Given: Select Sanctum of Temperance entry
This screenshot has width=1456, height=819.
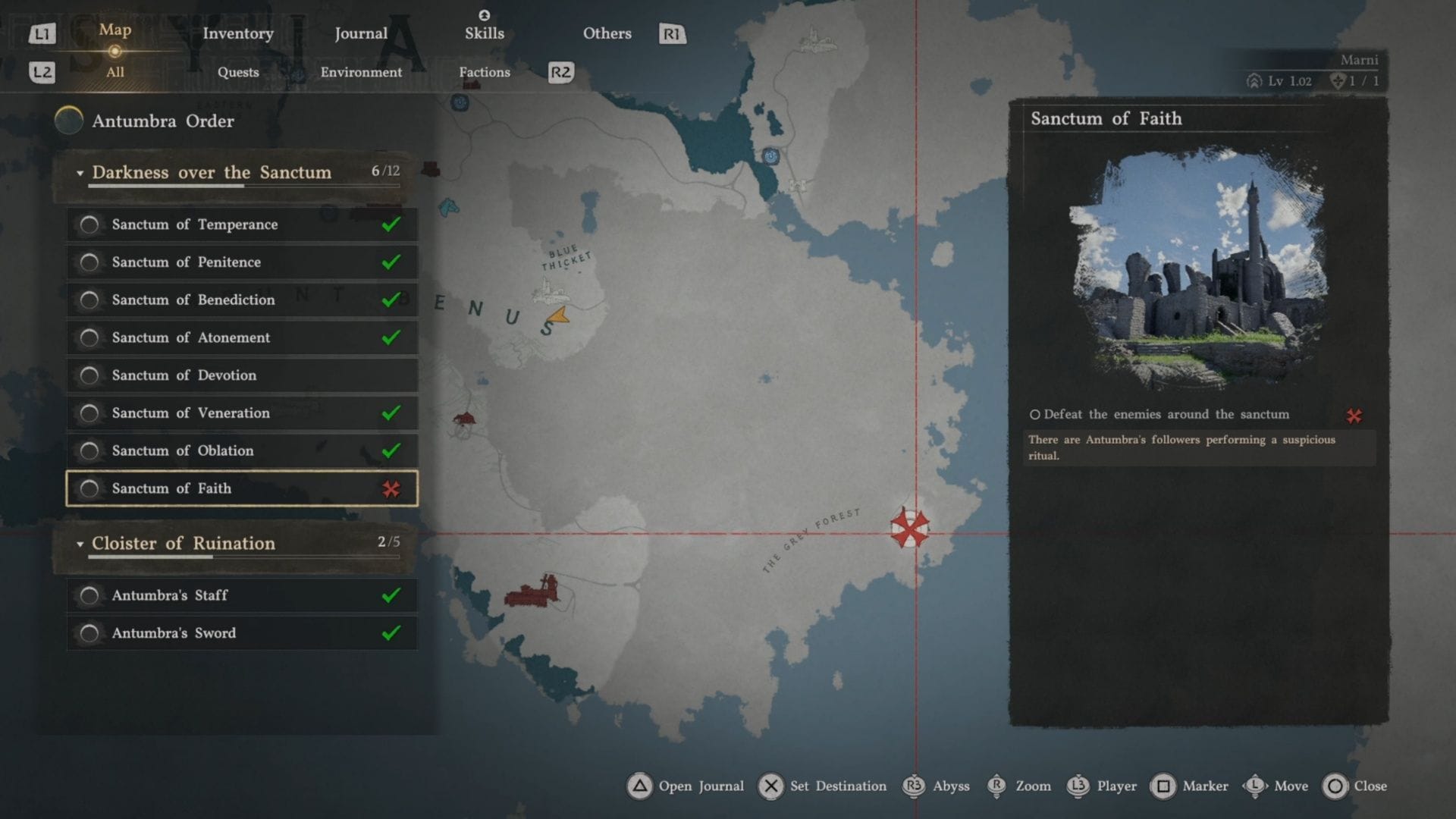Looking at the screenshot, I should [242, 224].
